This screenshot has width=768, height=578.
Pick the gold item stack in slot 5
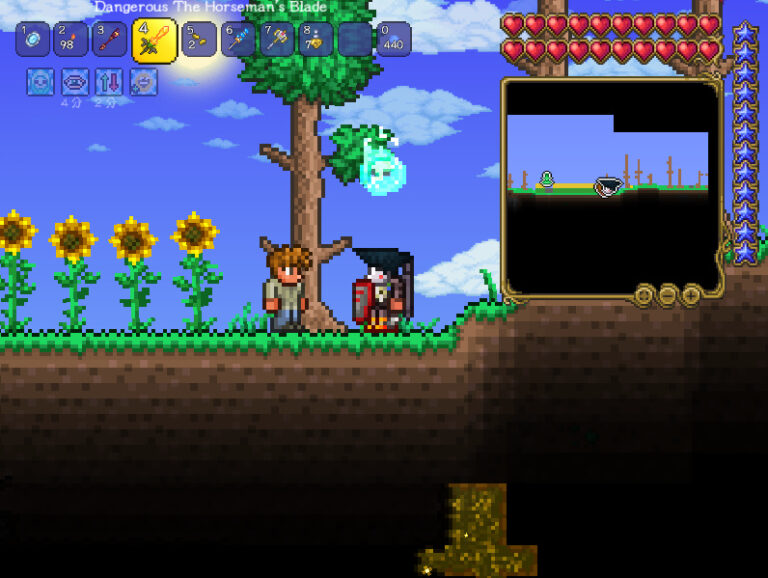pyautogui.click(x=198, y=39)
